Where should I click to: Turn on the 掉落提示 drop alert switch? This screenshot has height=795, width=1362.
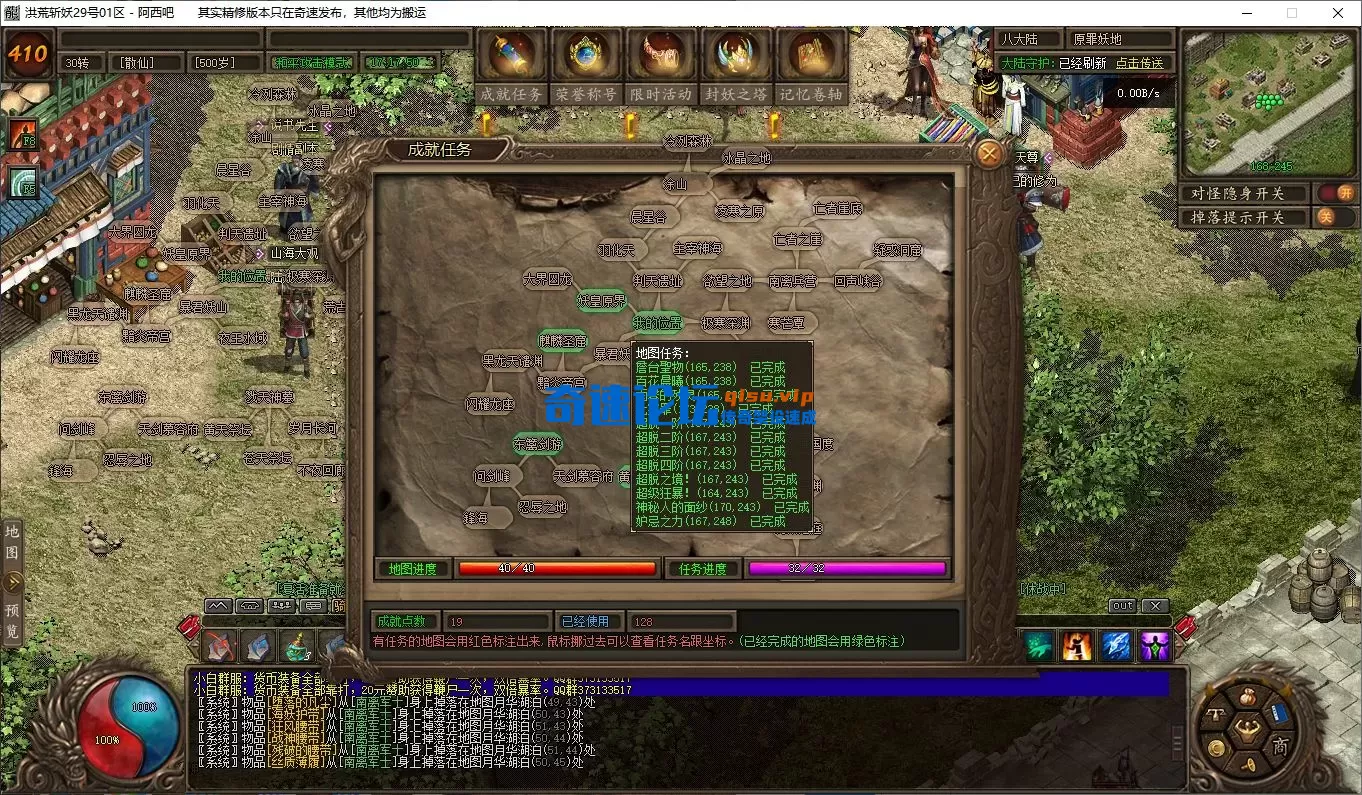(x=1336, y=216)
